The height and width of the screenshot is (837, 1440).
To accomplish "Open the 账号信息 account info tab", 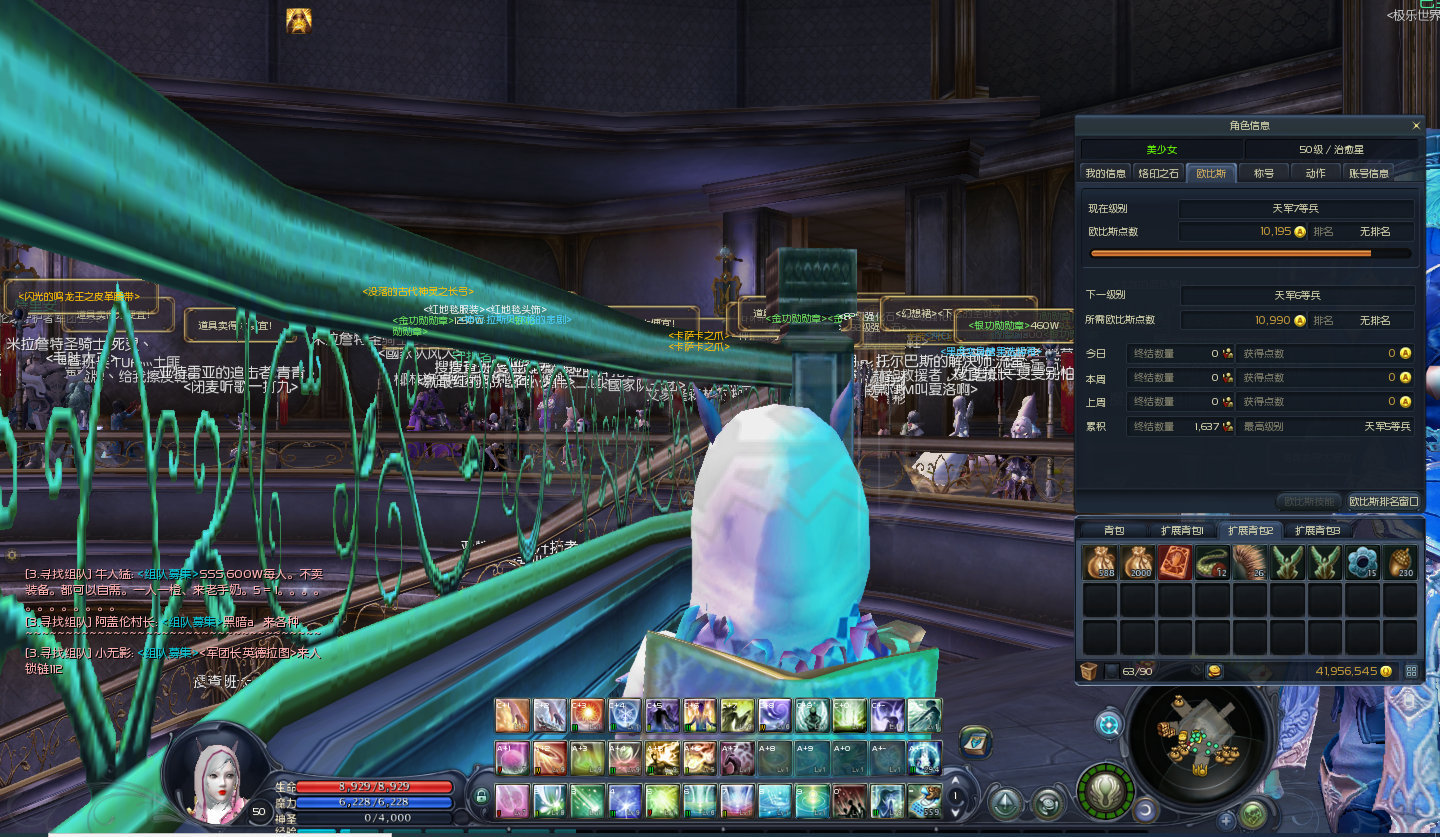I will pyautogui.click(x=1369, y=173).
